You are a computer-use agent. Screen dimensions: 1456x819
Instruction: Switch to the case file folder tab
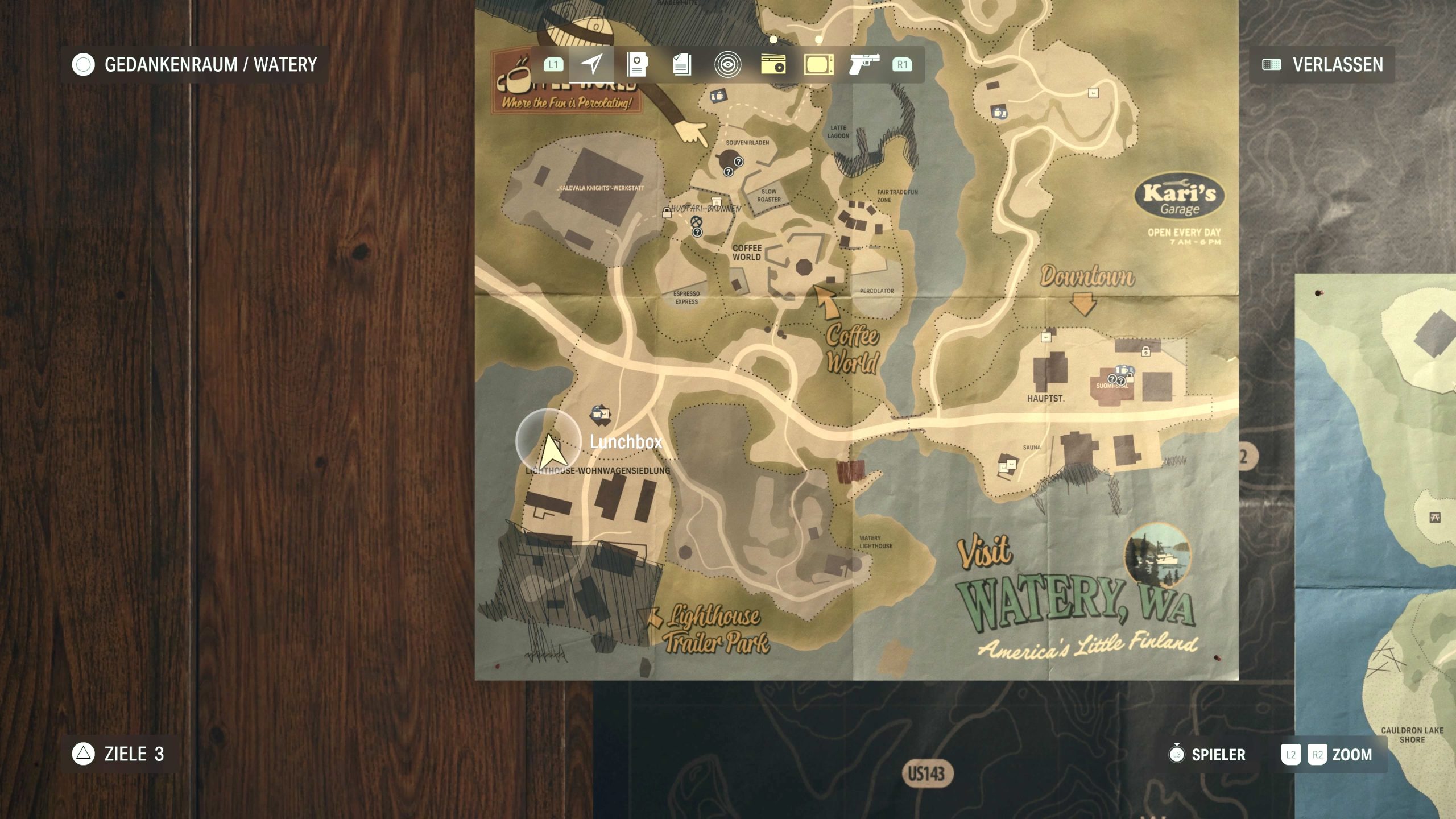[x=637, y=64]
